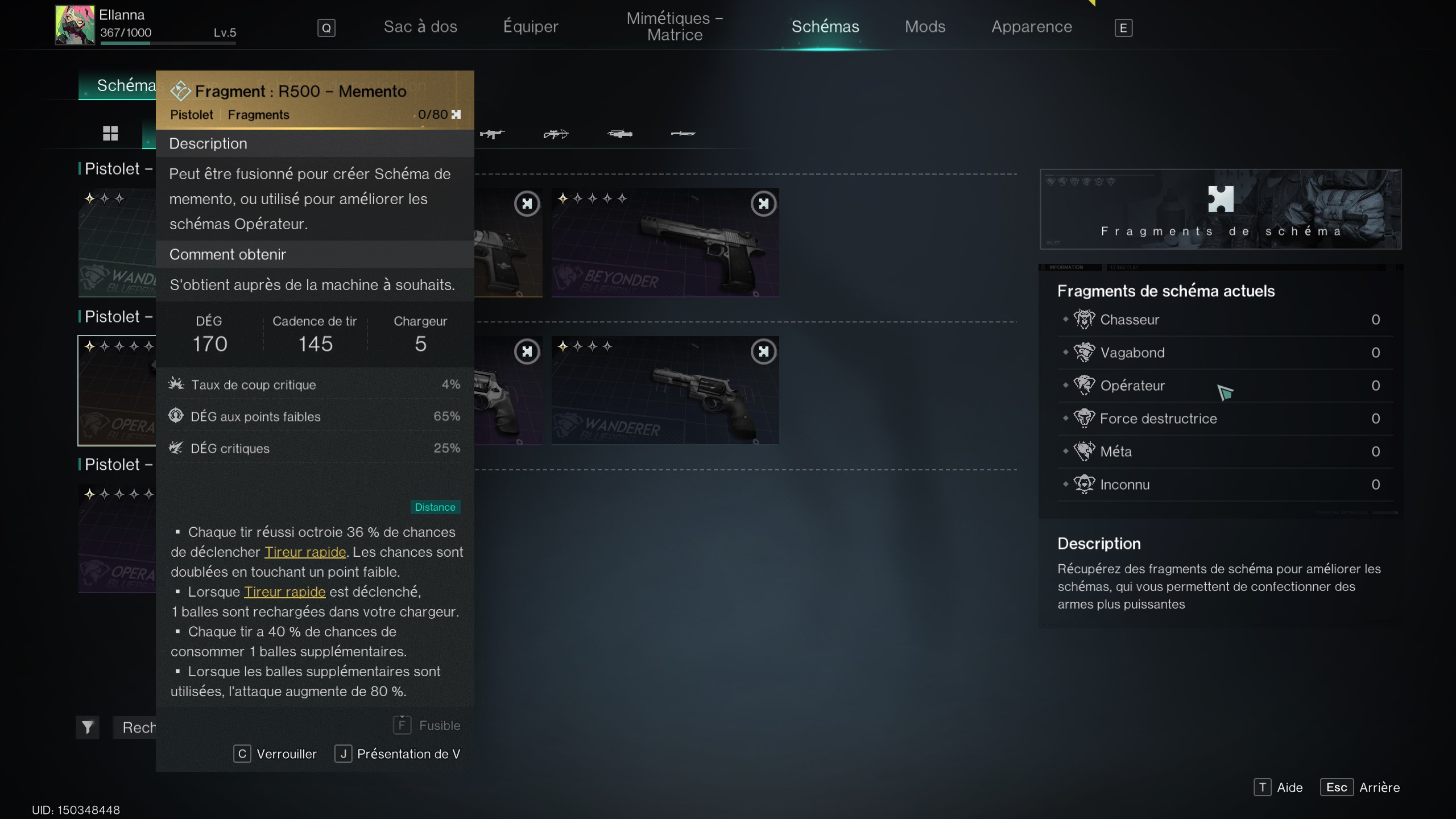
Task: Select the melee knife category icon
Action: coord(682,135)
